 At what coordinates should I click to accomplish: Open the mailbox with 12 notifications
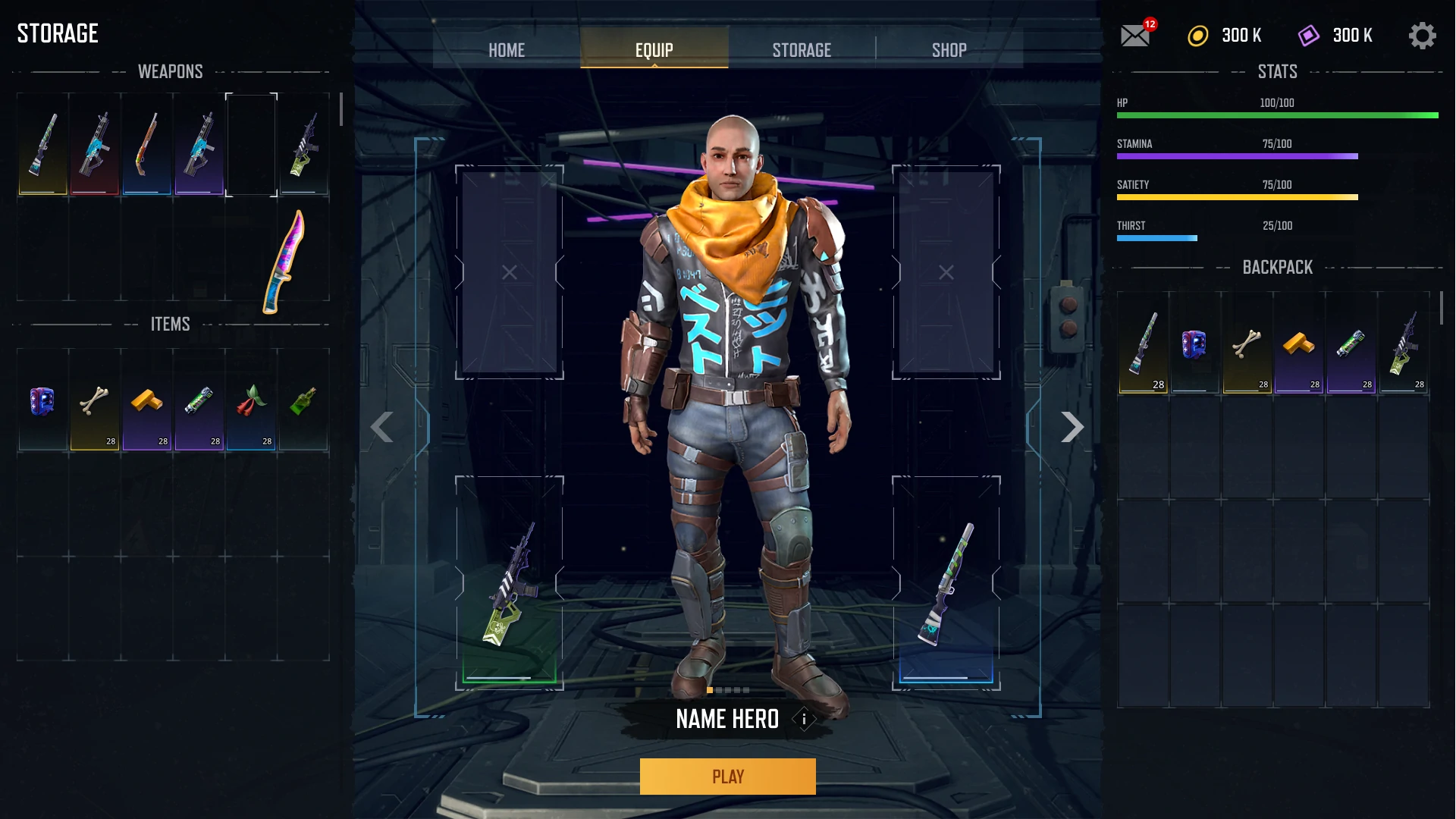[x=1135, y=36]
